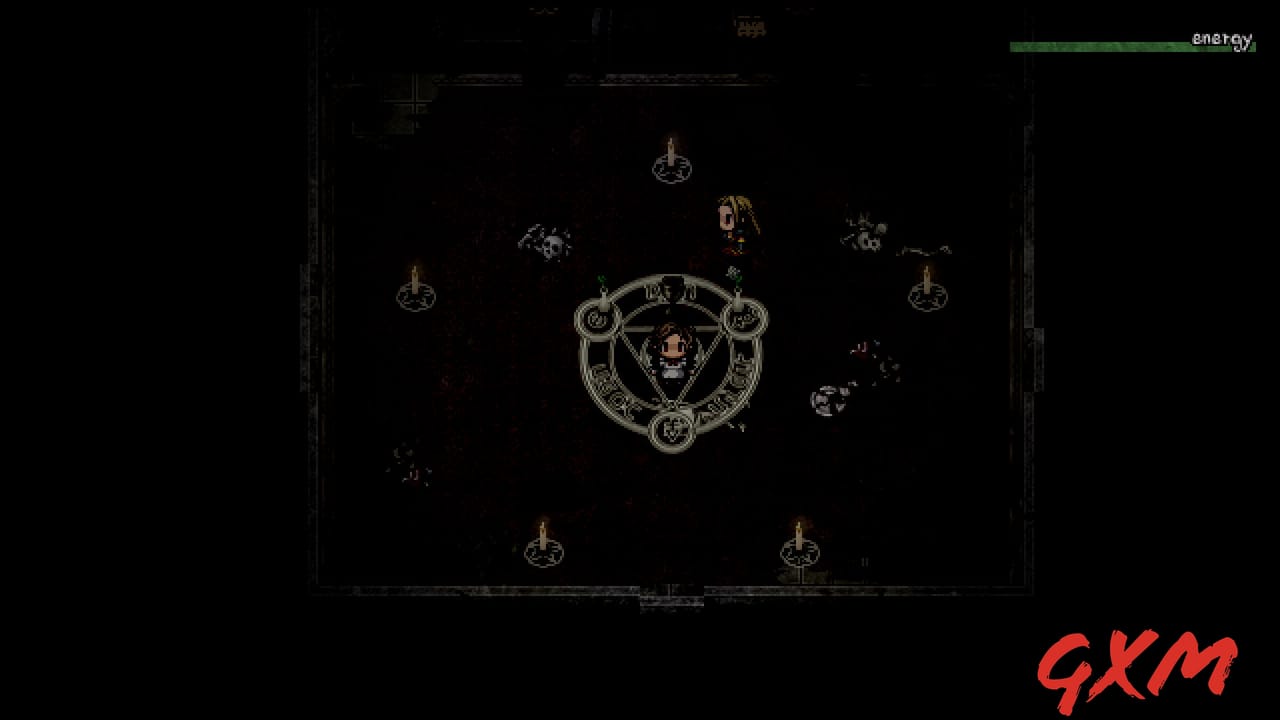The width and height of the screenshot is (1280, 720).
Task: Click the candle at the bottom-right corner
Action: pos(797,540)
